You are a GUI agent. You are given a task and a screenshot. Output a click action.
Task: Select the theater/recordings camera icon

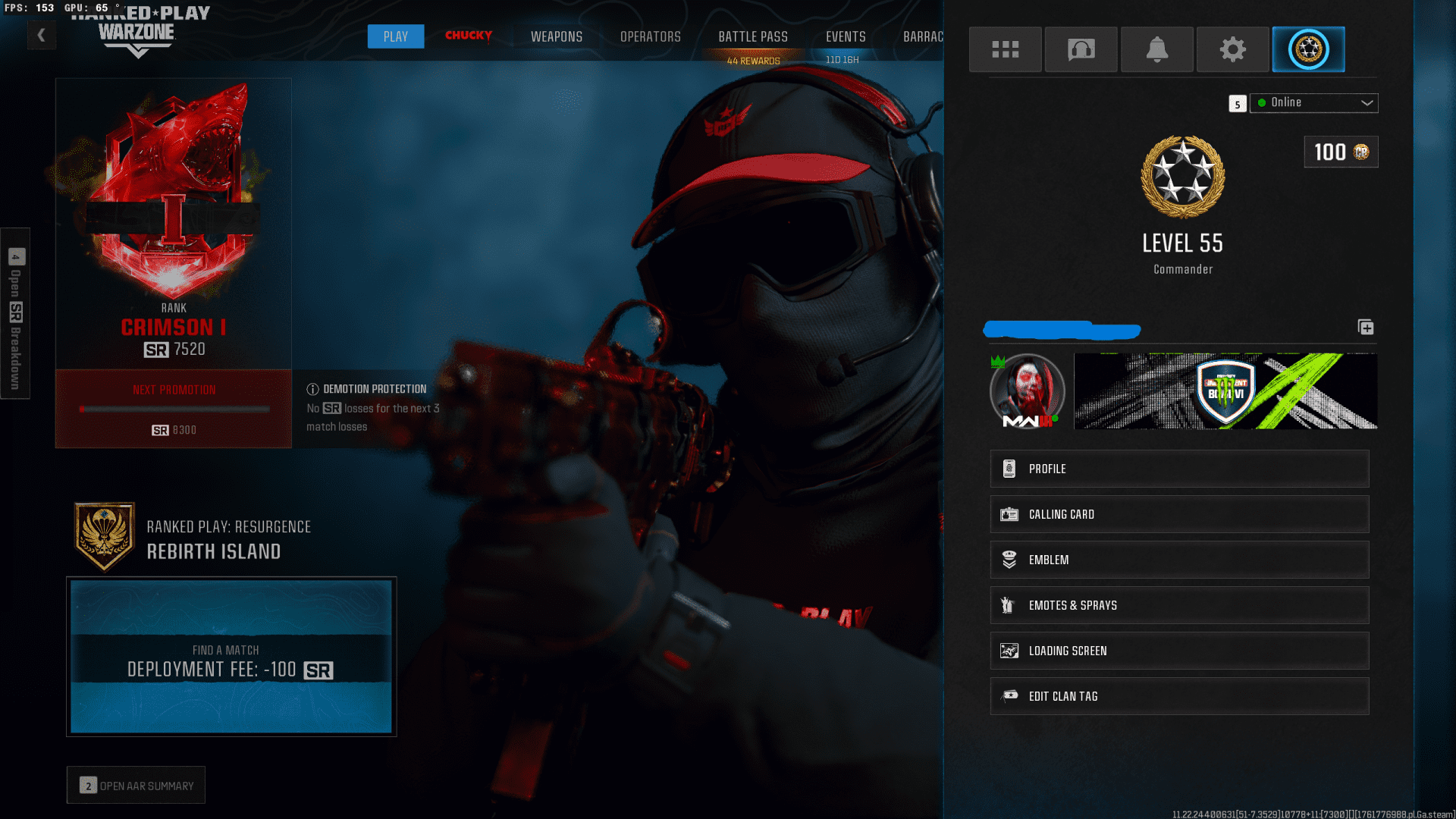[x=1081, y=49]
